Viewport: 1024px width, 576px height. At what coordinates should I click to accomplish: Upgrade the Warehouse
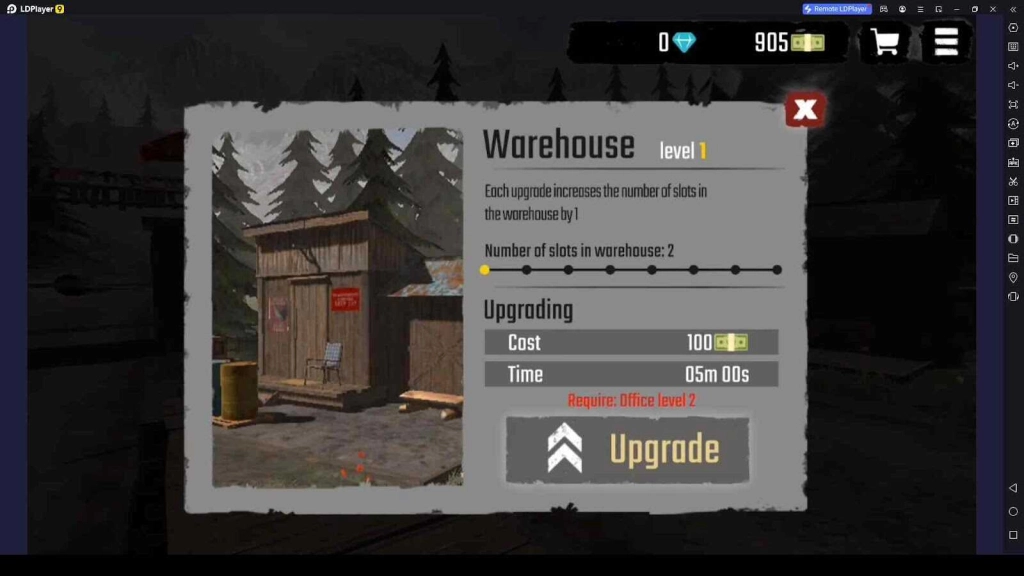point(627,450)
